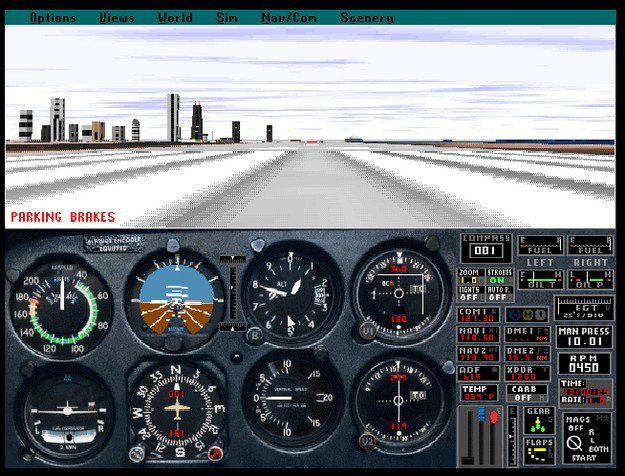Open the Sim menu

pos(227,17)
